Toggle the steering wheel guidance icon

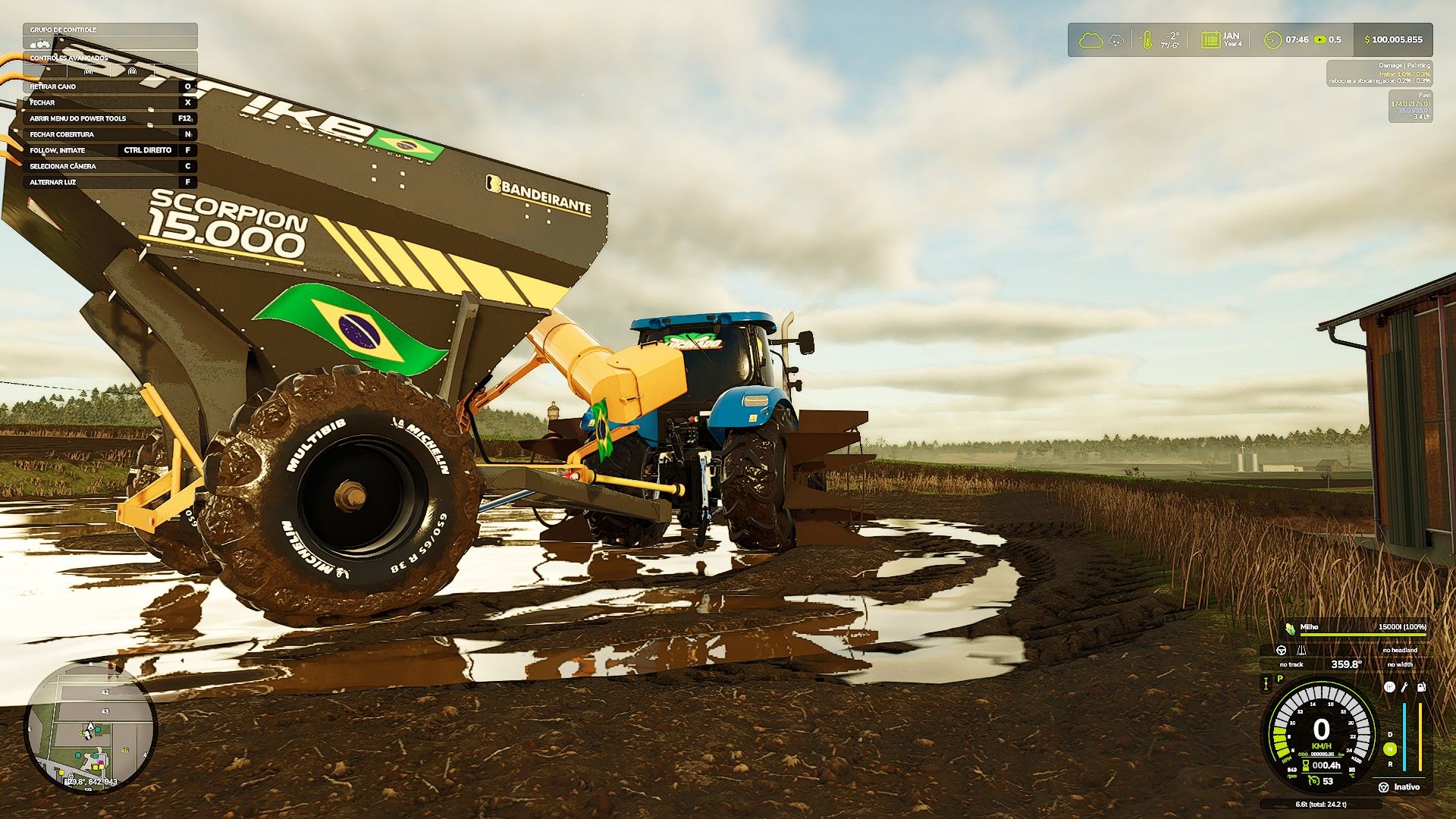click(x=1282, y=650)
